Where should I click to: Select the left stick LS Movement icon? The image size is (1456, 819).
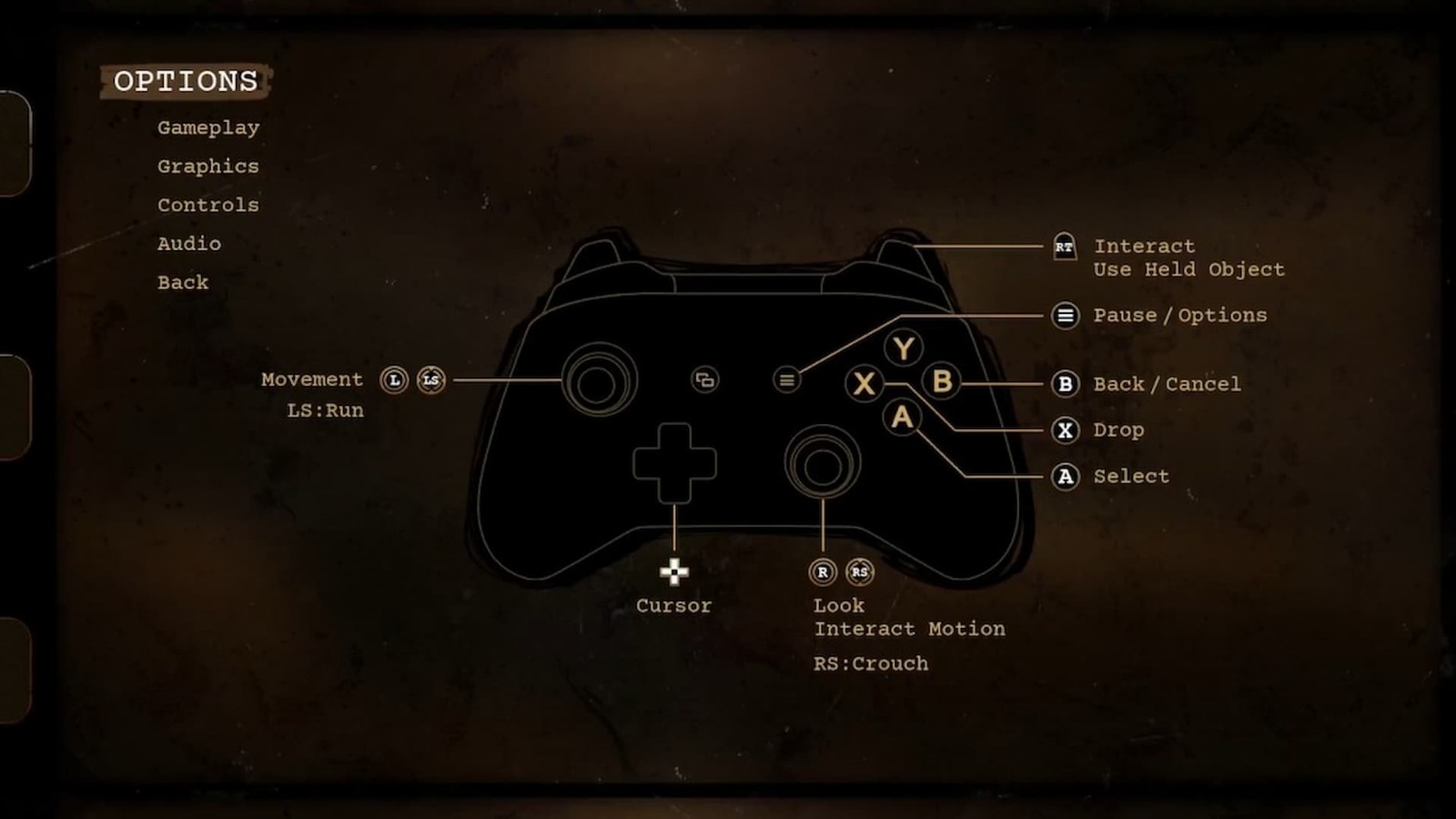[x=430, y=380]
